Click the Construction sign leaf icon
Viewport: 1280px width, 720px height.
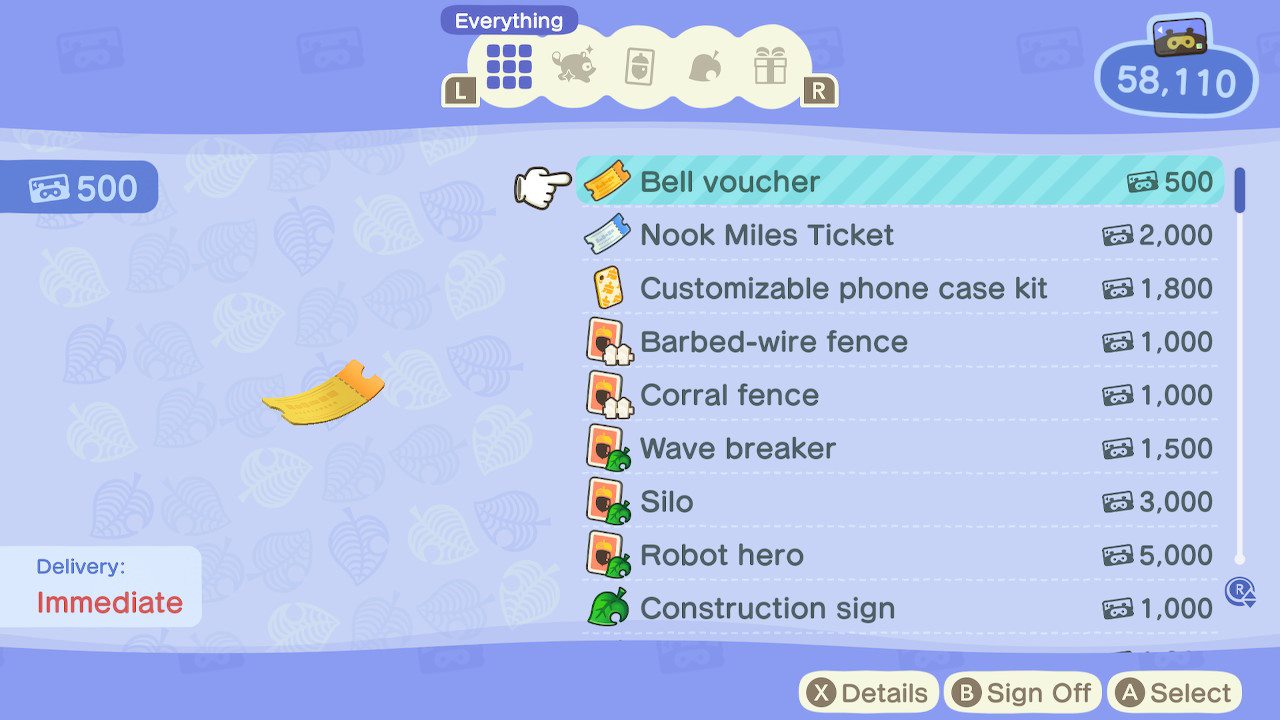tap(610, 608)
